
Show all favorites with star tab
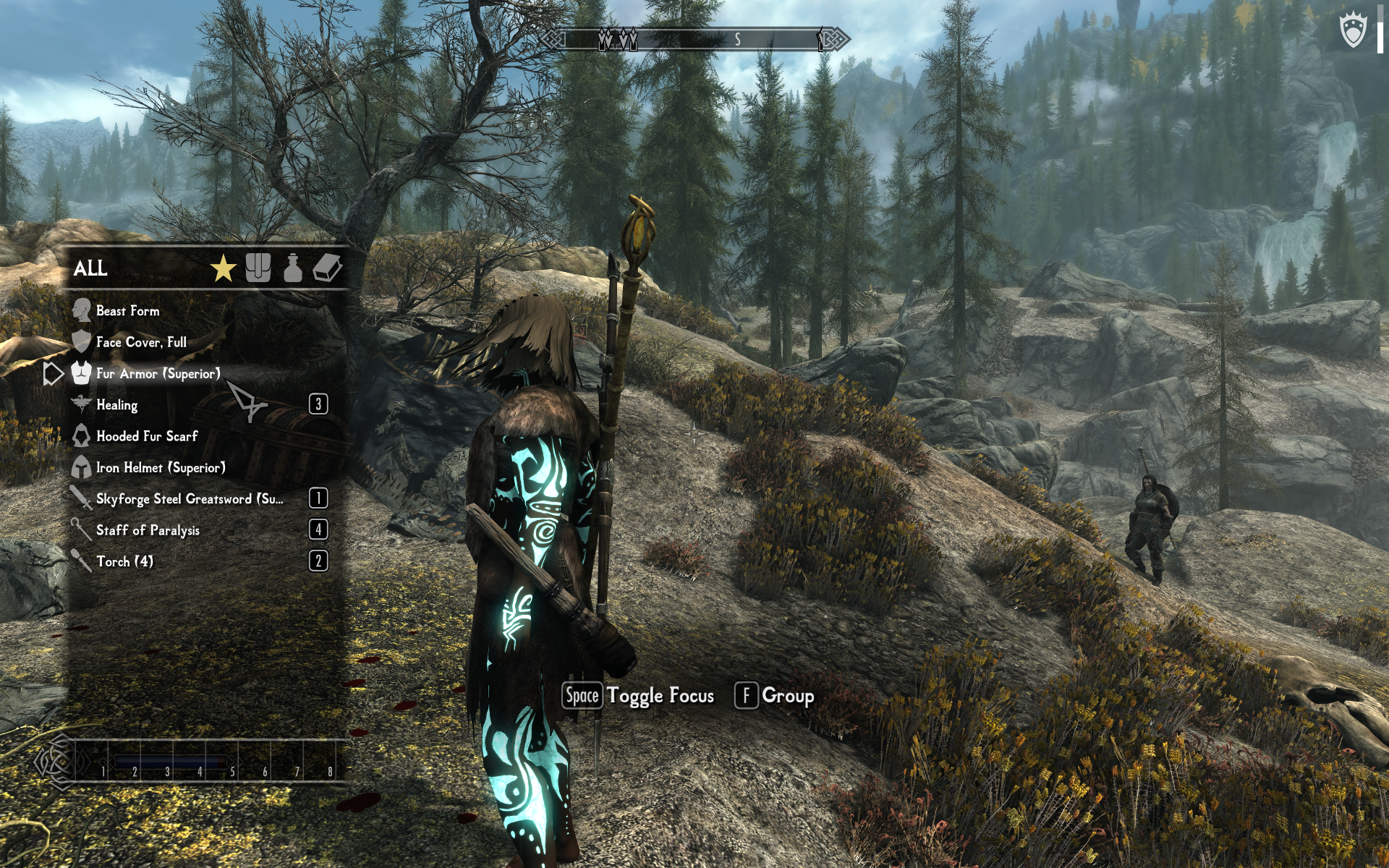224,268
